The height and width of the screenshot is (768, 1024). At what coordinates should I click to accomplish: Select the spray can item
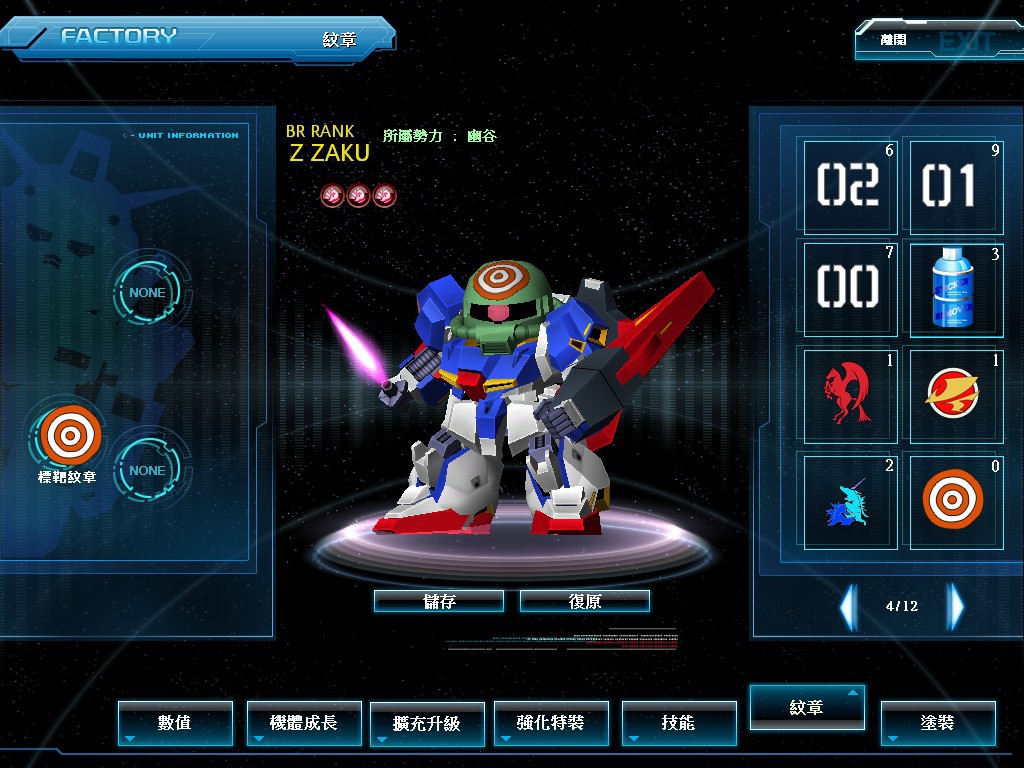[x=955, y=289]
